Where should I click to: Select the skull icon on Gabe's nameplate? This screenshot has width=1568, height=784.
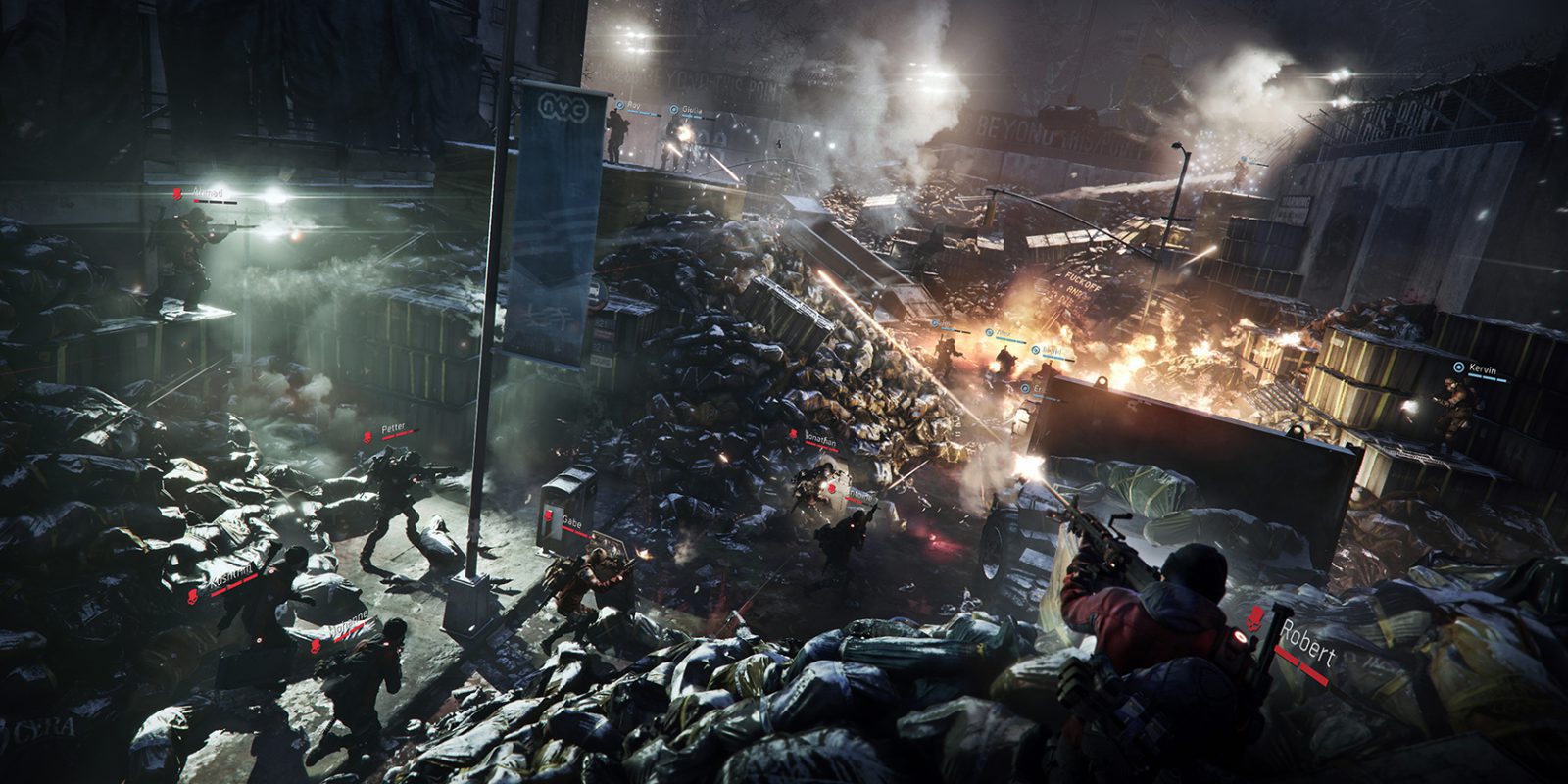click(549, 515)
